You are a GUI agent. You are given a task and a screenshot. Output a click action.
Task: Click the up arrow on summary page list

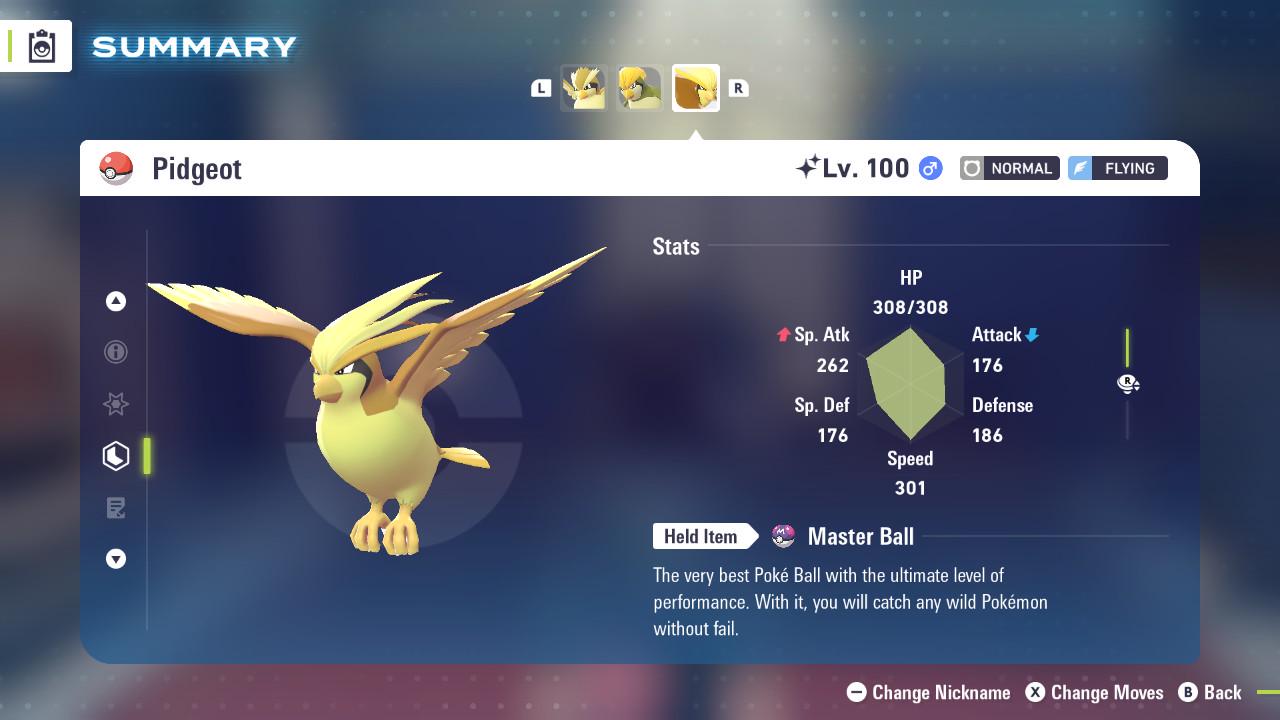point(116,301)
